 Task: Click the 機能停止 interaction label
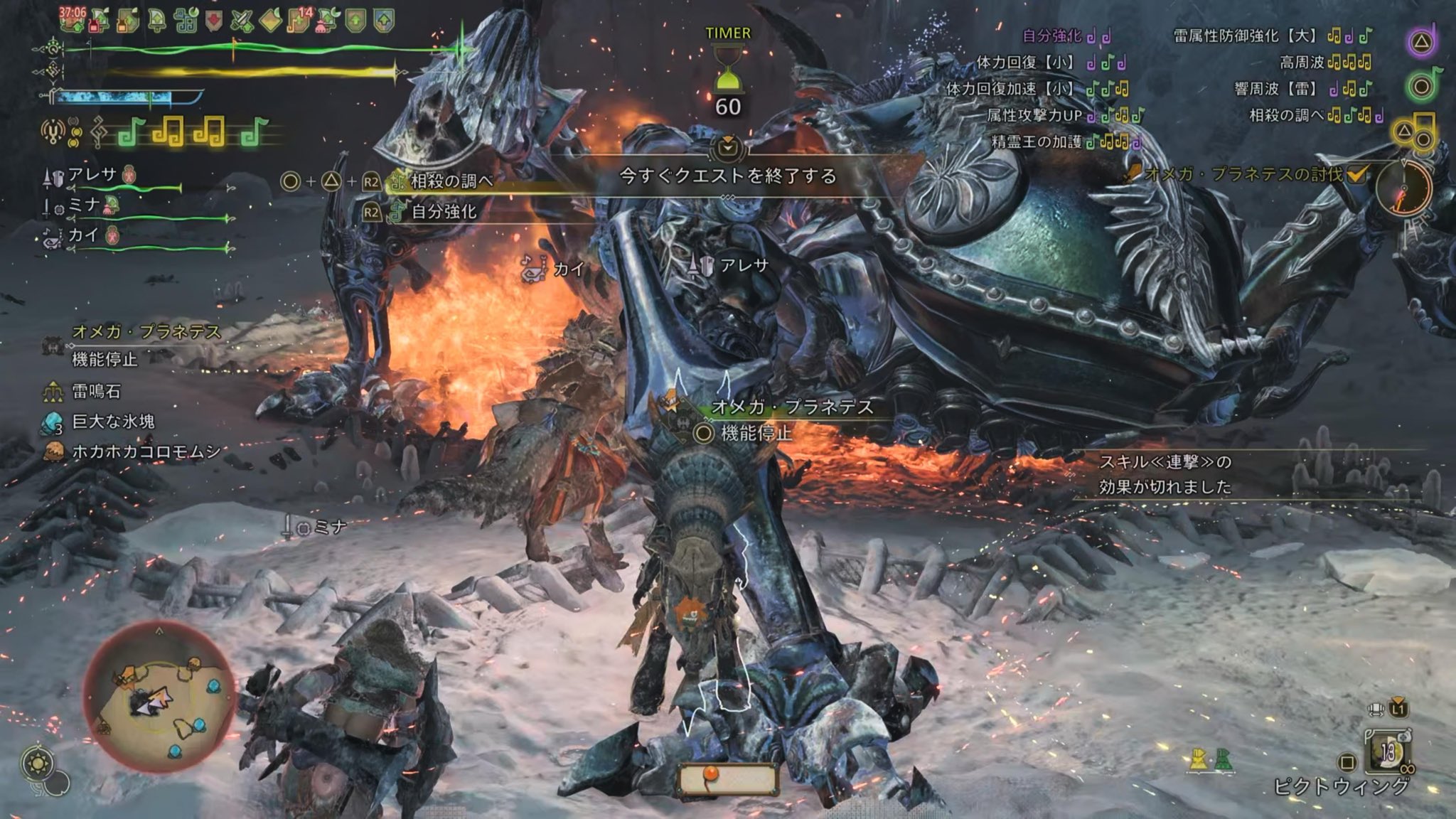[755, 433]
